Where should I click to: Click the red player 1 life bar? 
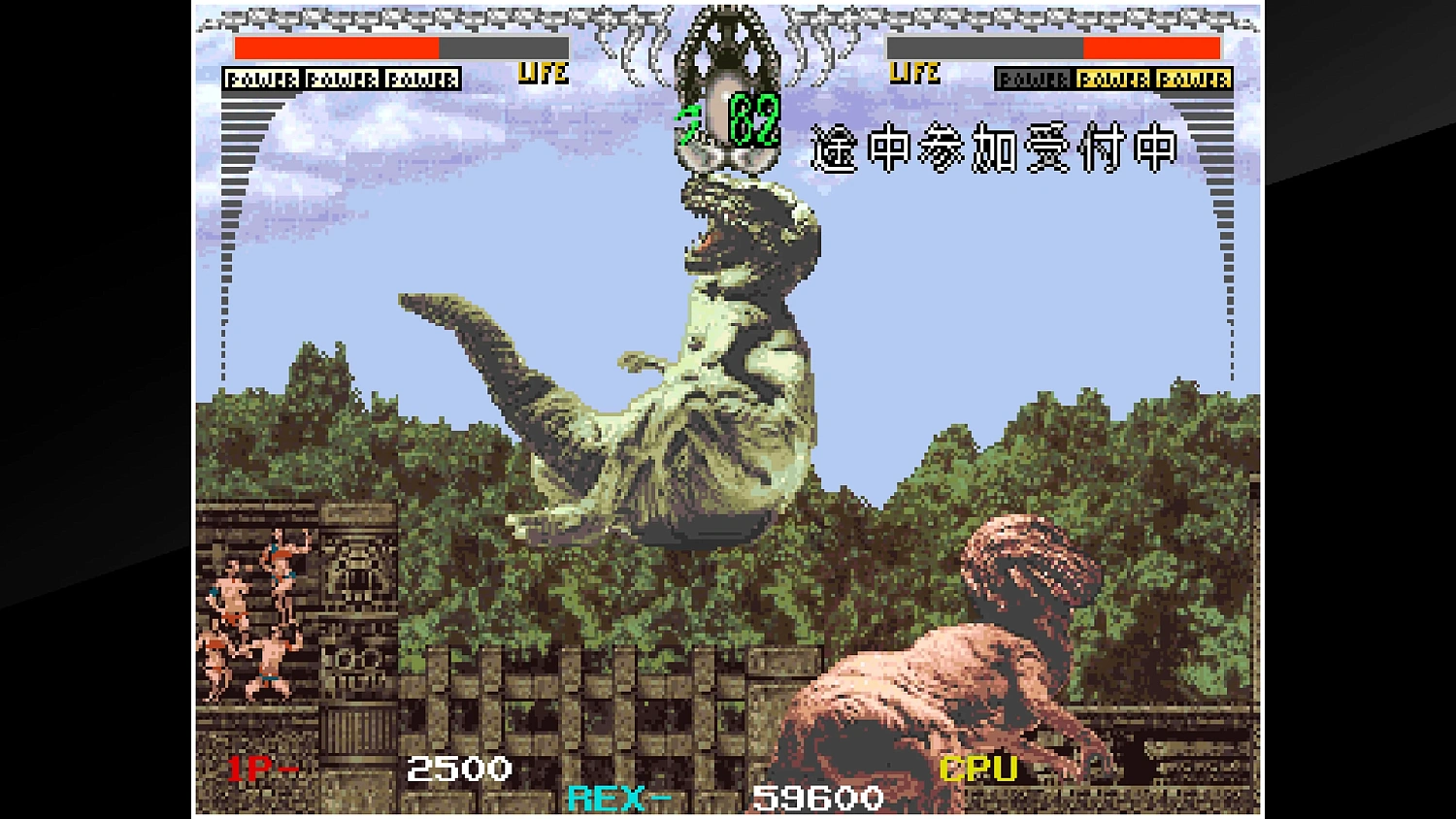335,47
